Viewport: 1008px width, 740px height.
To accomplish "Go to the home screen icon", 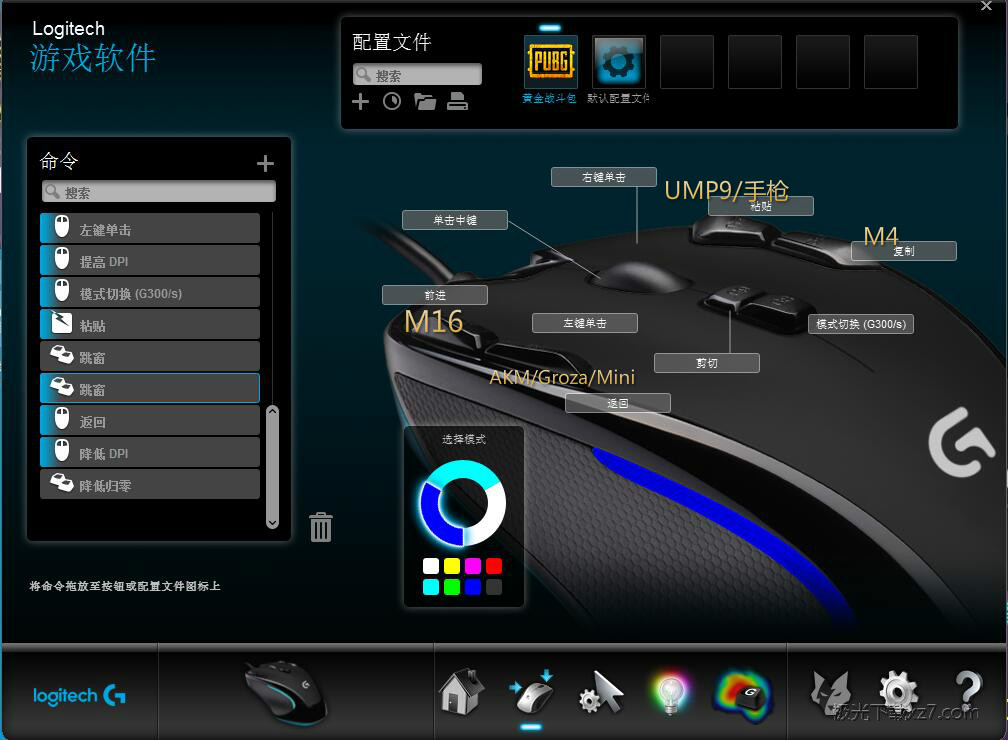I will coord(461,691).
